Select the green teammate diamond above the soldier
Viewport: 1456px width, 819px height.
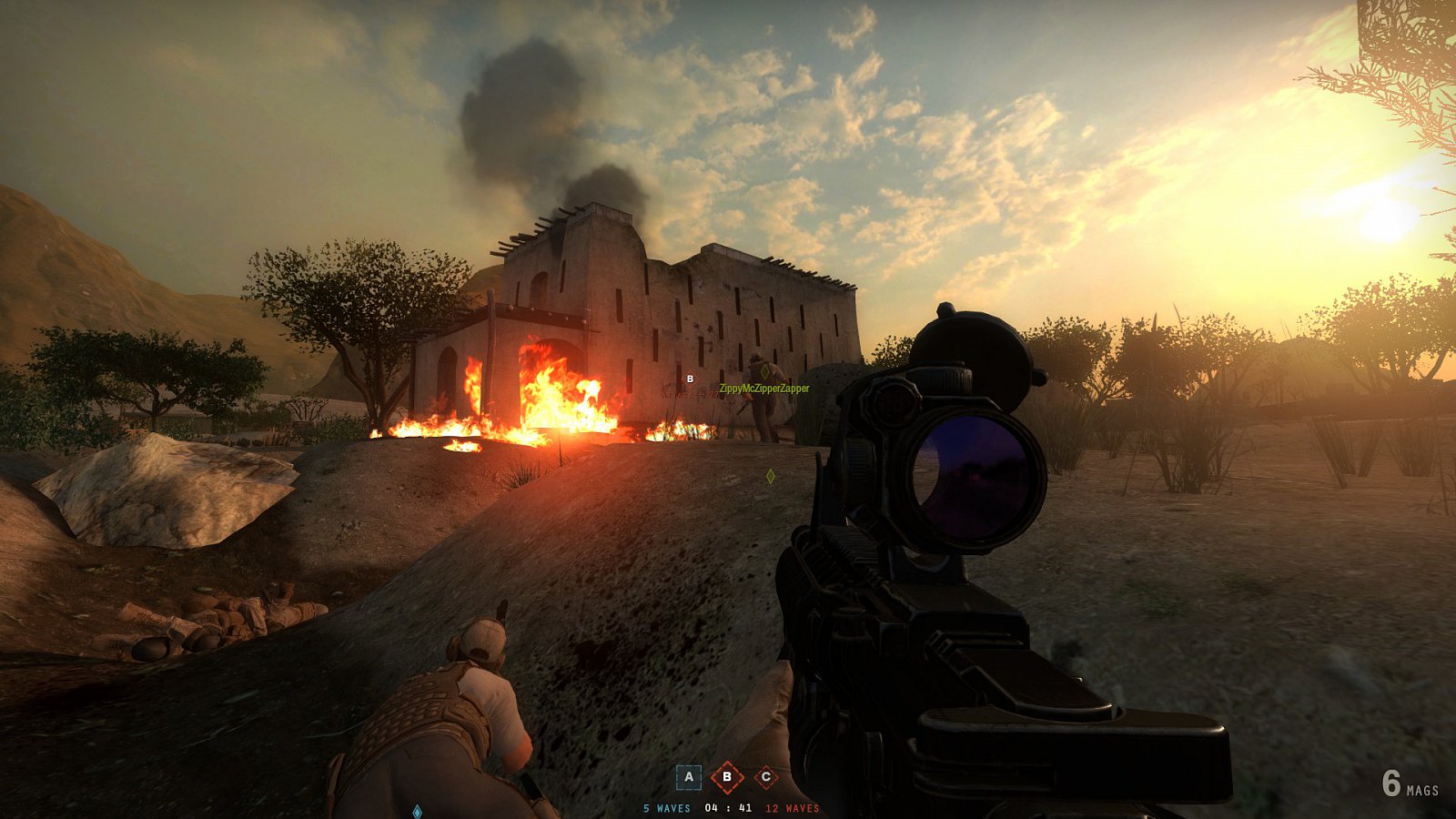pos(765,371)
